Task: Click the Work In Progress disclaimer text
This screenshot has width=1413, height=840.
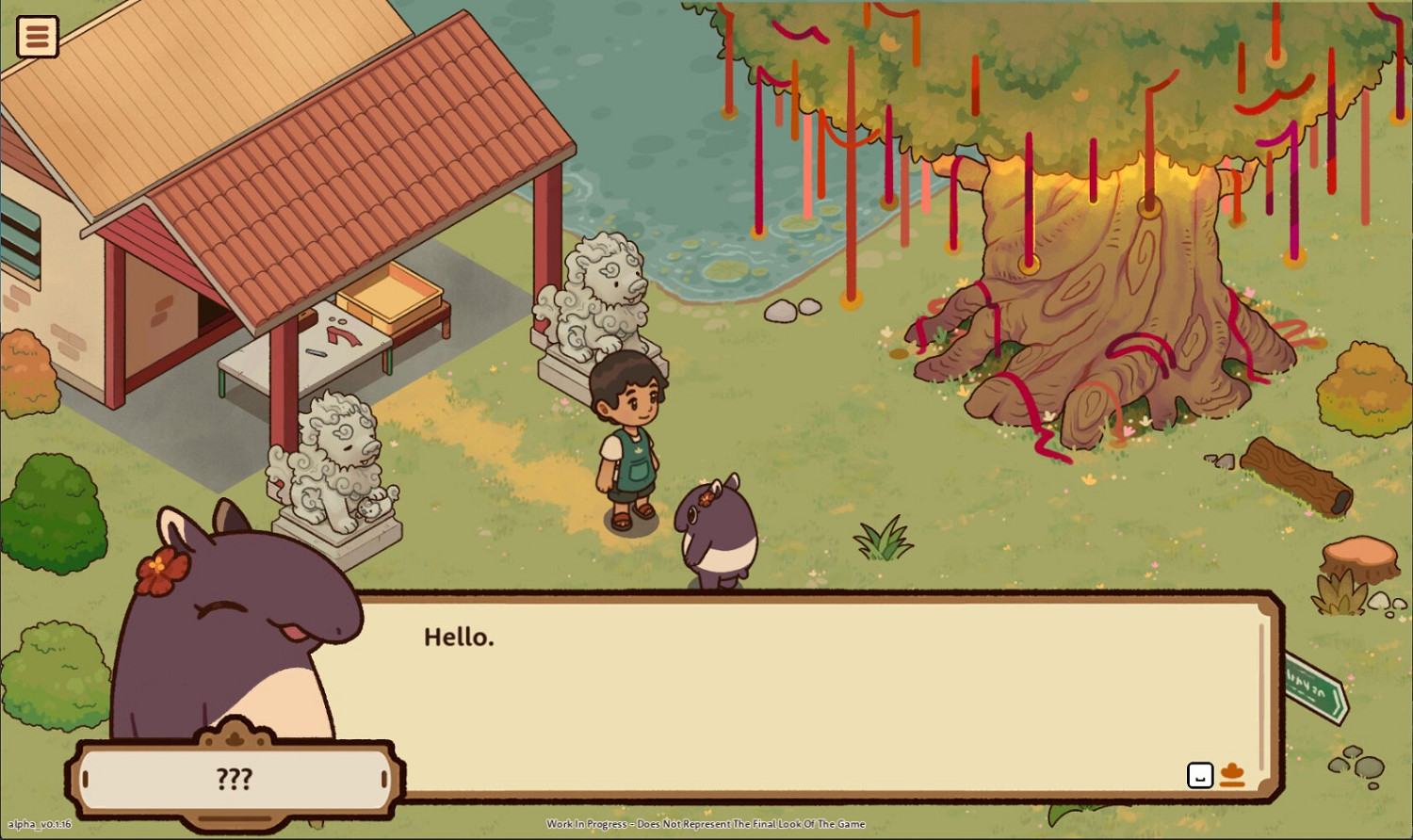Action: click(706, 824)
